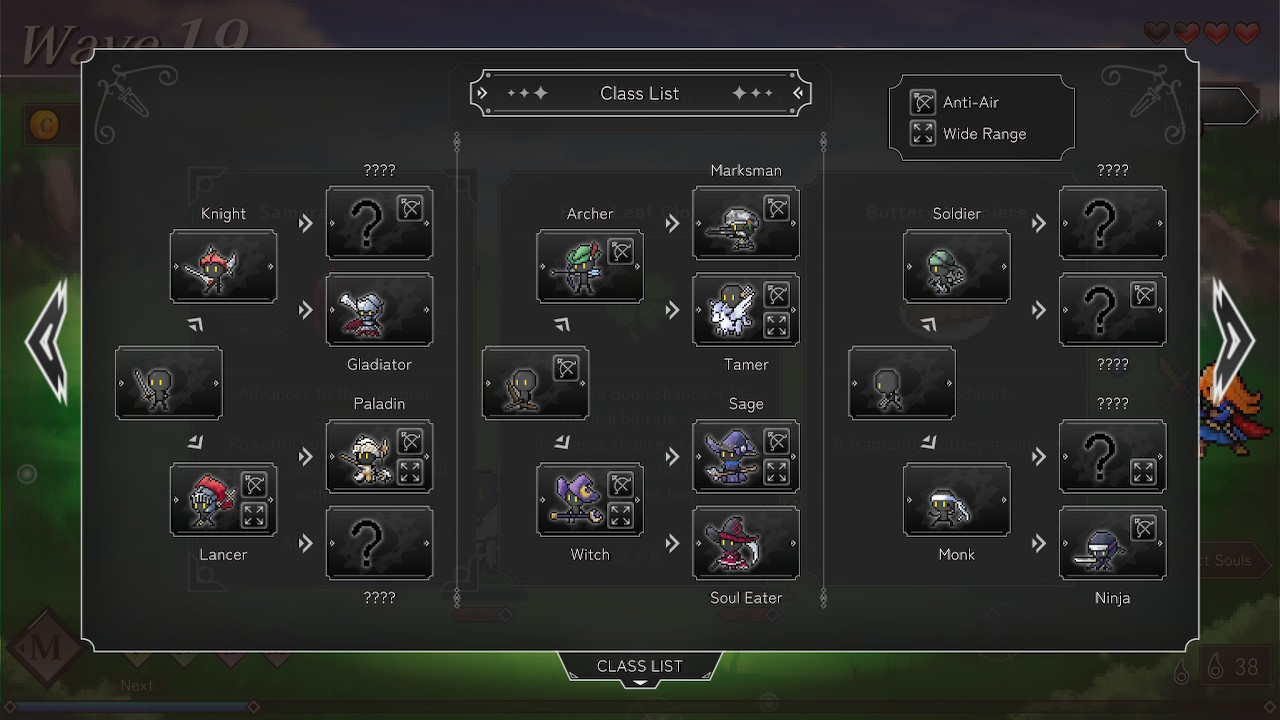Viewport: 1280px width, 720px height.
Task: Select the CLASS LIST tab
Action: 640,665
